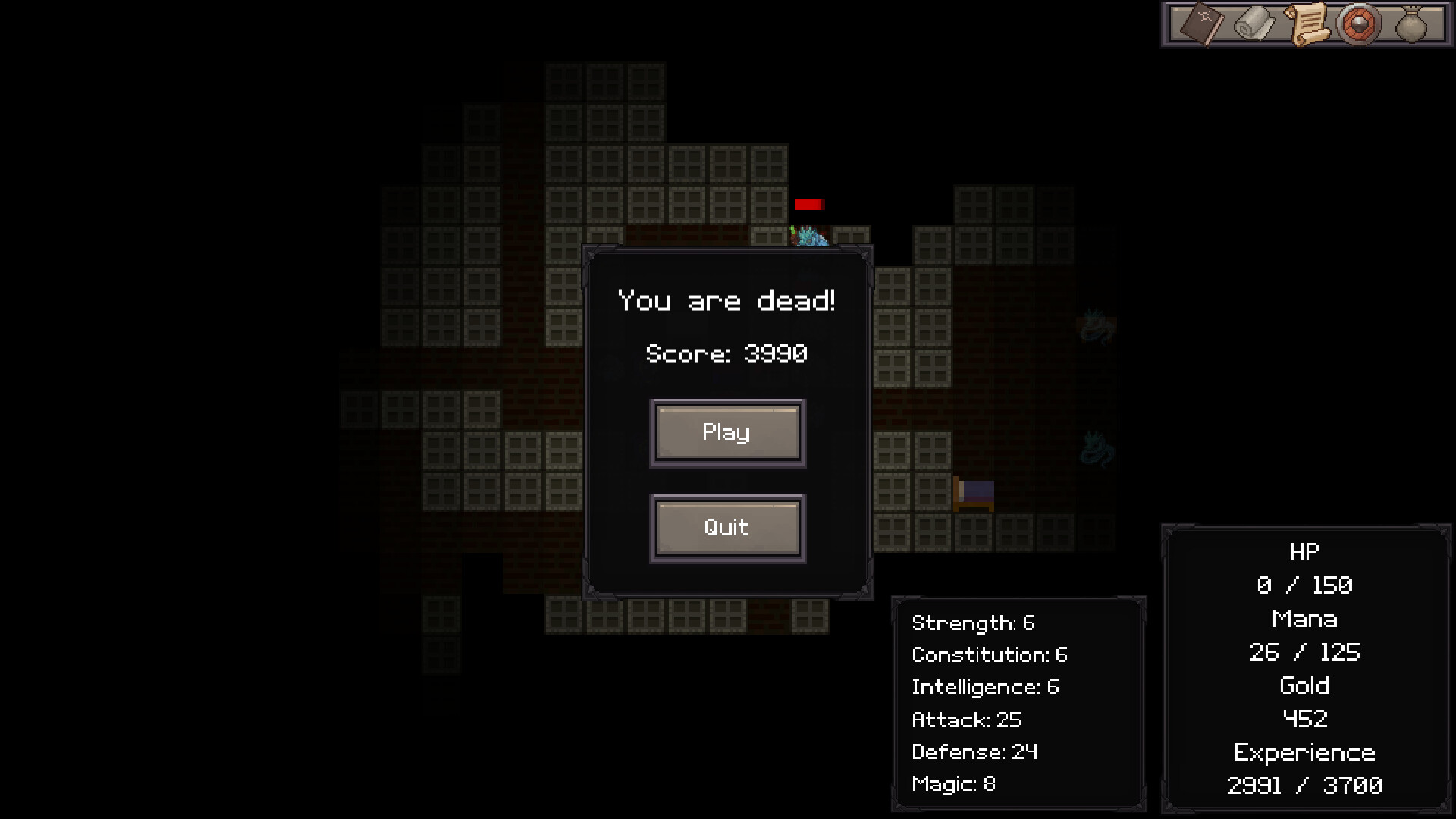The width and height of the screenshot is (1456, 819).
Task: Click the Defense: 24 stat line
Action: click(974, 752)
